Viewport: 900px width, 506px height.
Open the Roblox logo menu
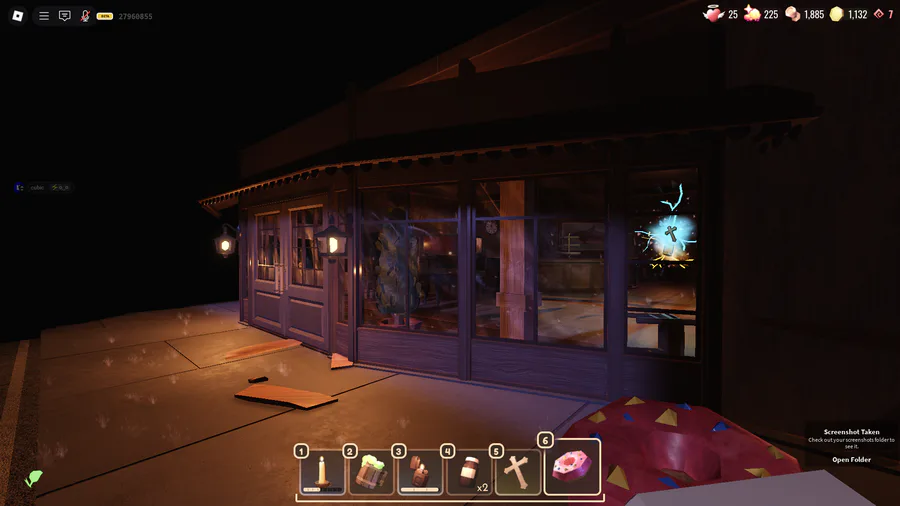[x=17, y=16]
